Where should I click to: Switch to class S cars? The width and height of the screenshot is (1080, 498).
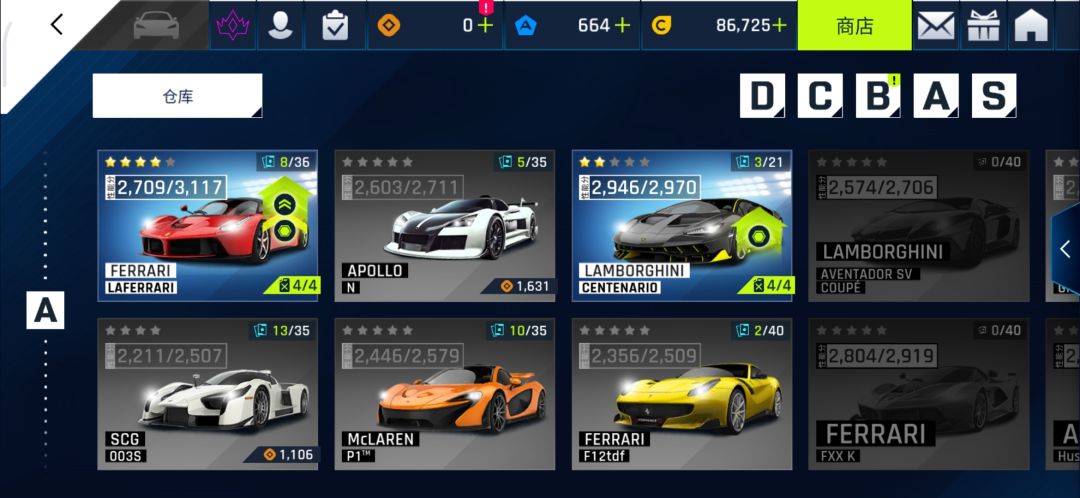(x=993, y=96)
